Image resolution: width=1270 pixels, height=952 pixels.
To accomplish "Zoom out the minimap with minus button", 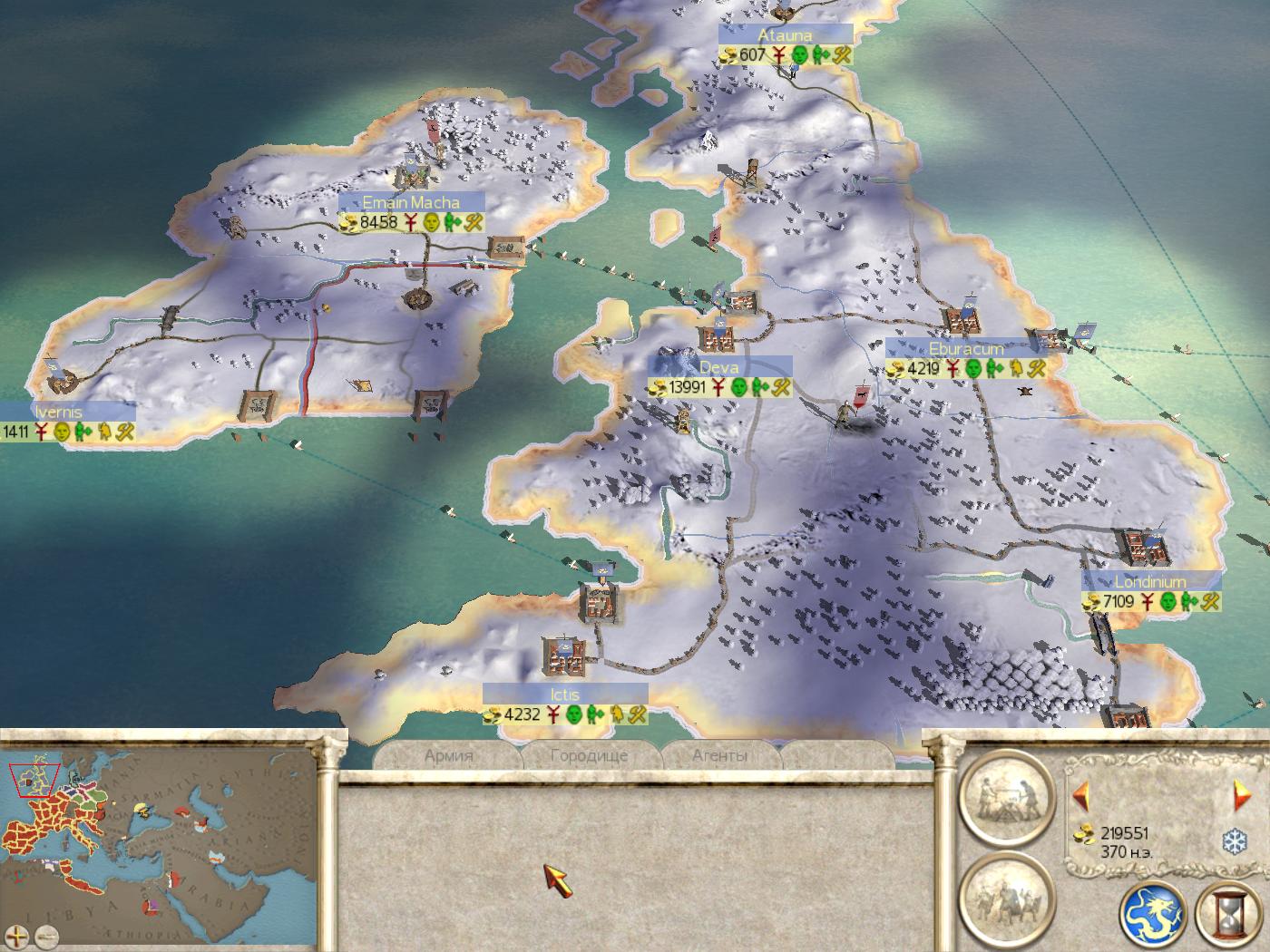I will pyautogui.click(x=47, y=936).
